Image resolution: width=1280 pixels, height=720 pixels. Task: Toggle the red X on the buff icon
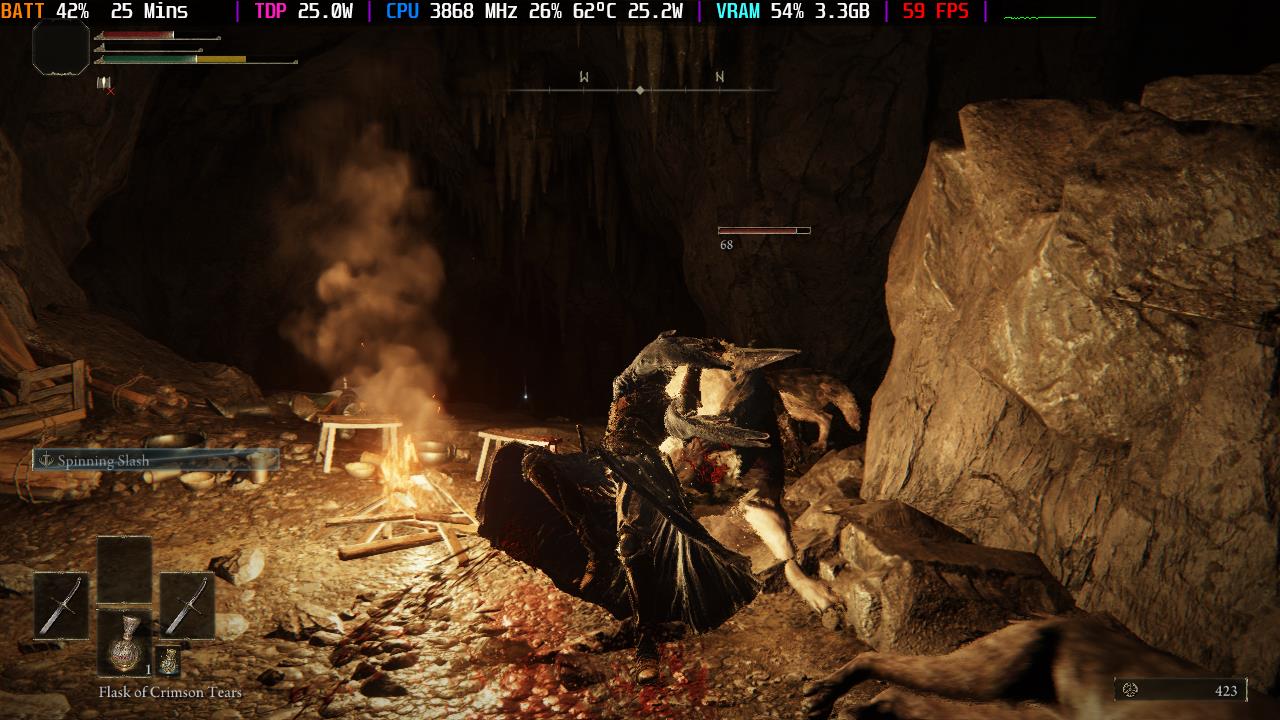point(110,90)
